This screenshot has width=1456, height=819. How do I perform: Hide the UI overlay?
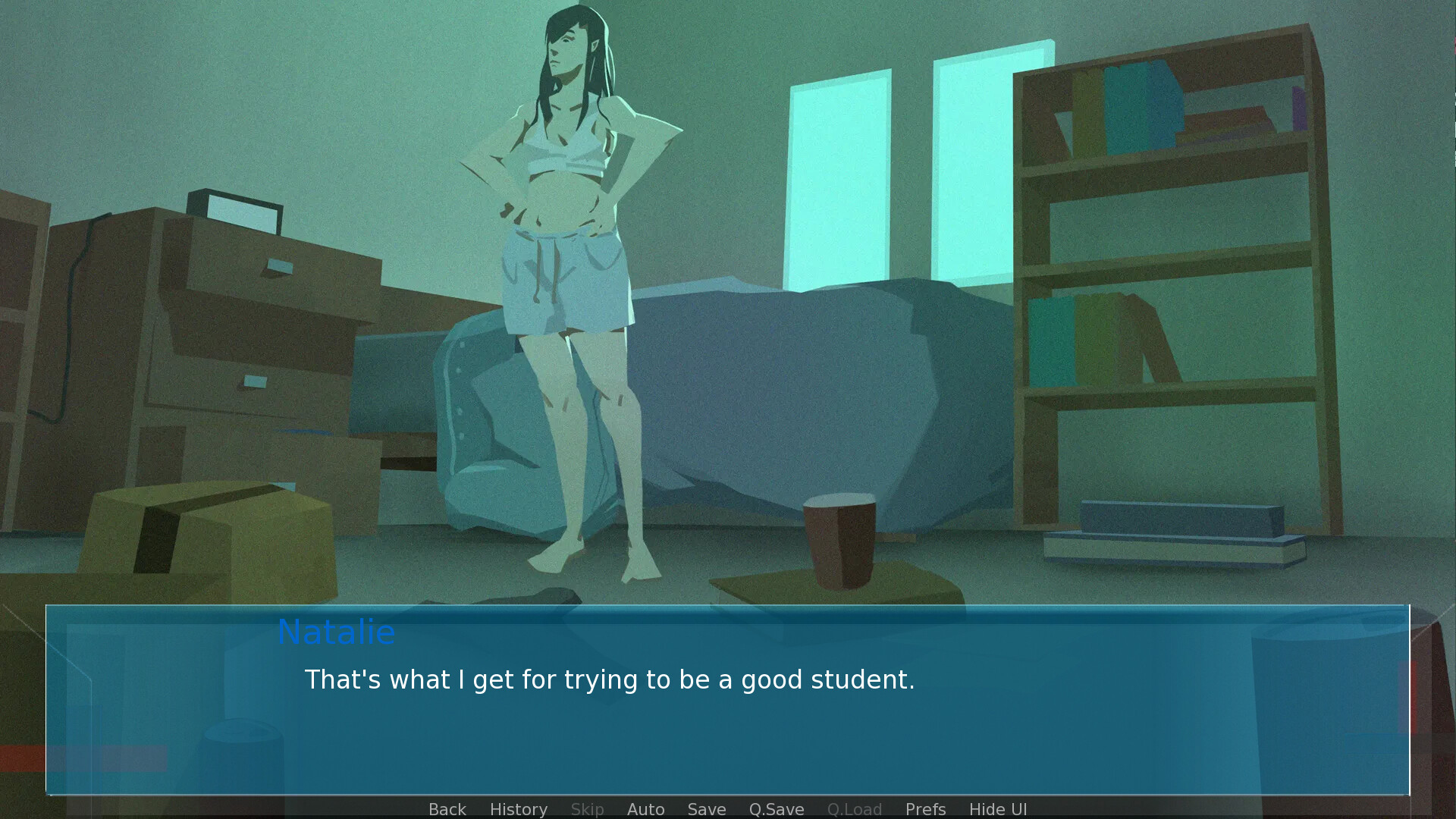click(997, 809)
